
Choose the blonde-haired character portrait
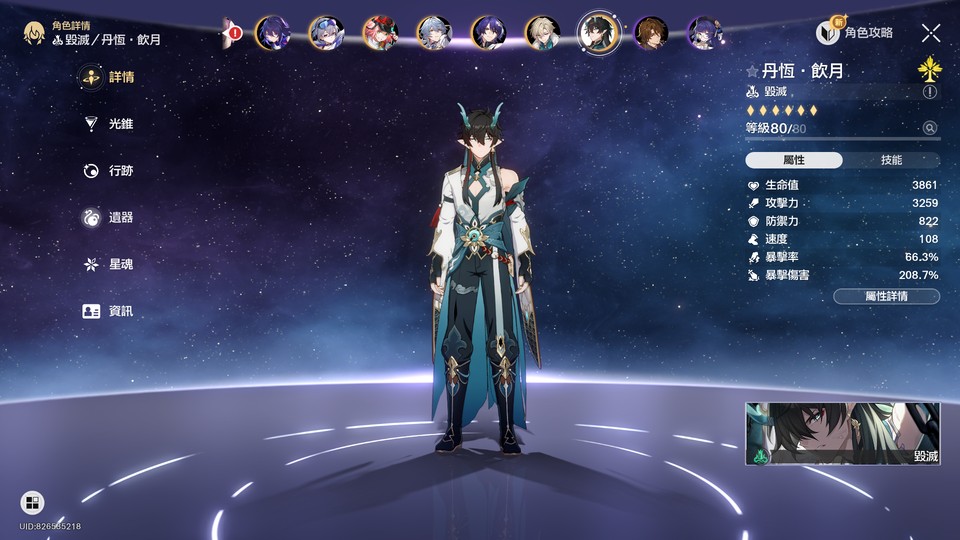coord(544,33)
